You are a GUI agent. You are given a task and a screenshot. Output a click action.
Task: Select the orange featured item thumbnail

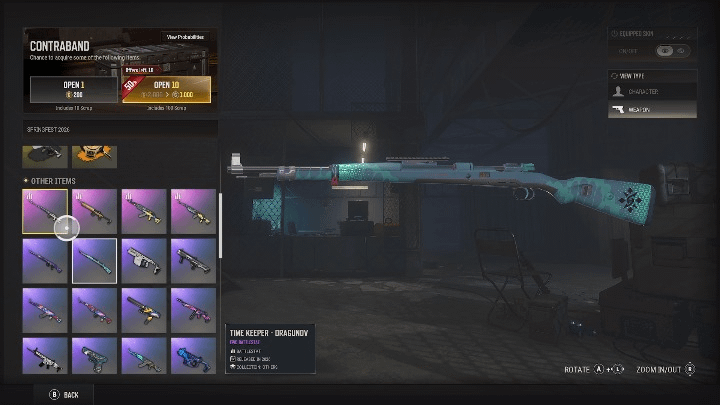tap(94, 154)
